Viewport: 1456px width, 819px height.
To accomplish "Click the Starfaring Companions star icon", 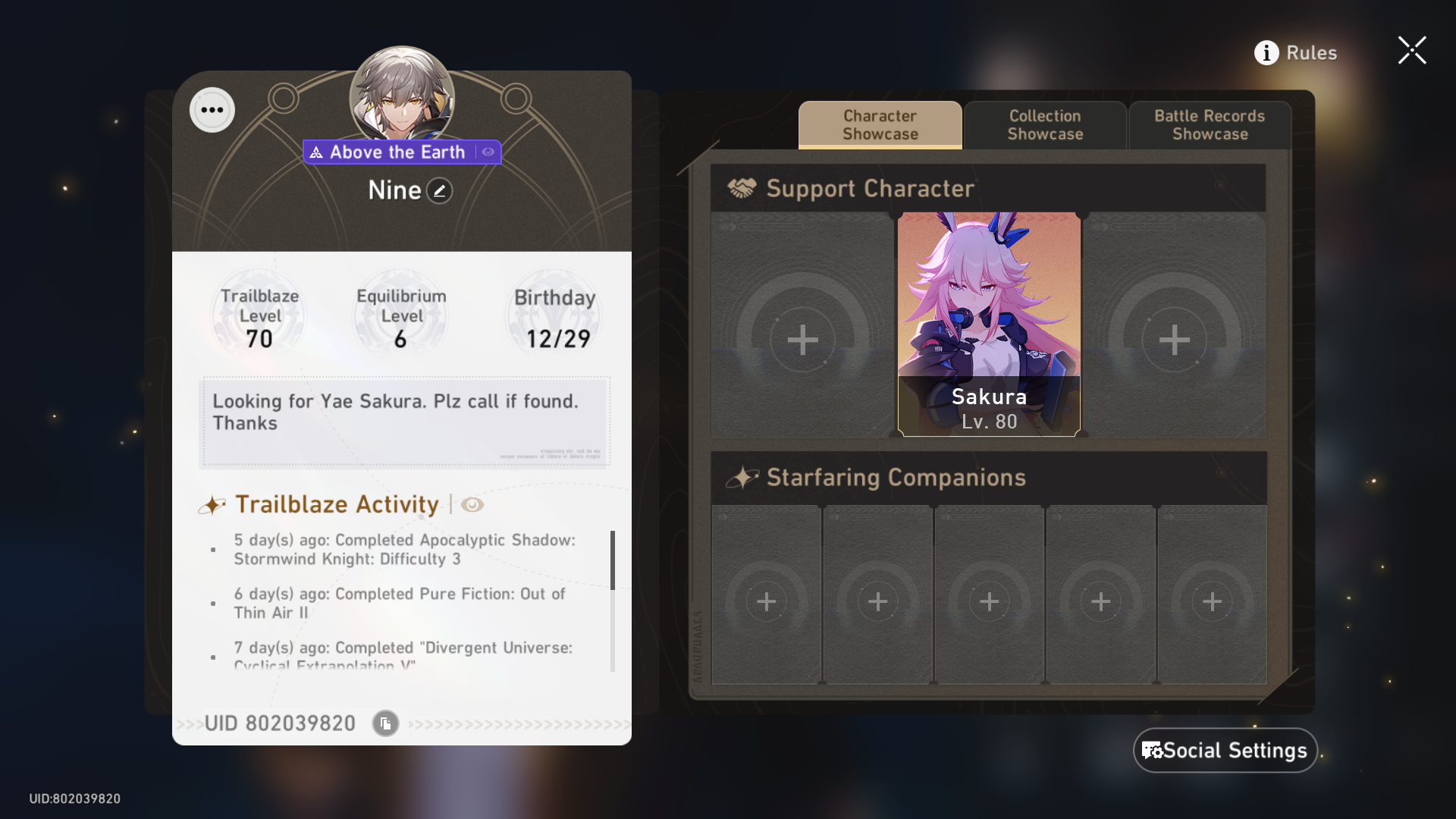I will (x=744, y=476).
